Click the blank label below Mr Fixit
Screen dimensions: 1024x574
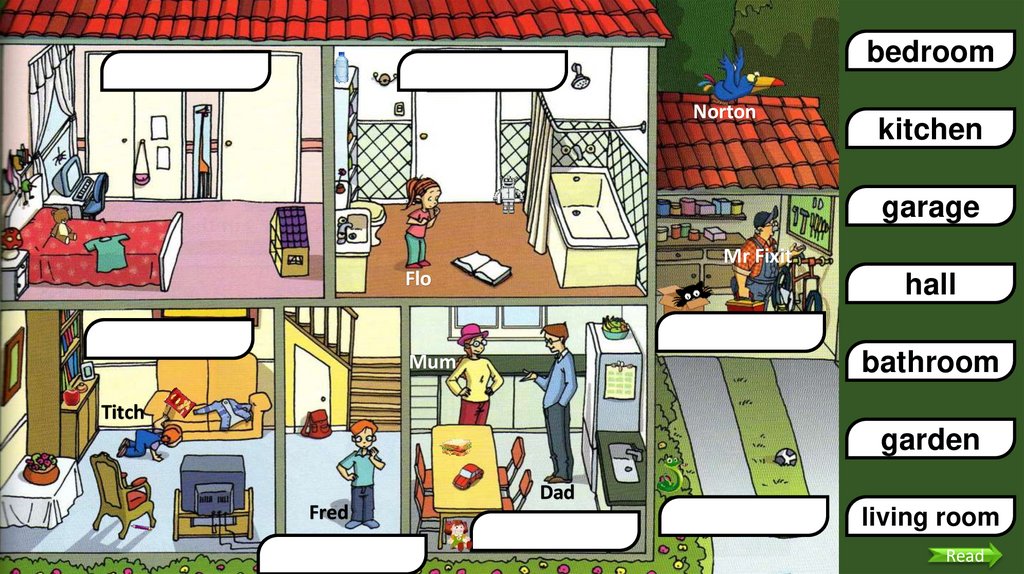[x=740, y=332]
